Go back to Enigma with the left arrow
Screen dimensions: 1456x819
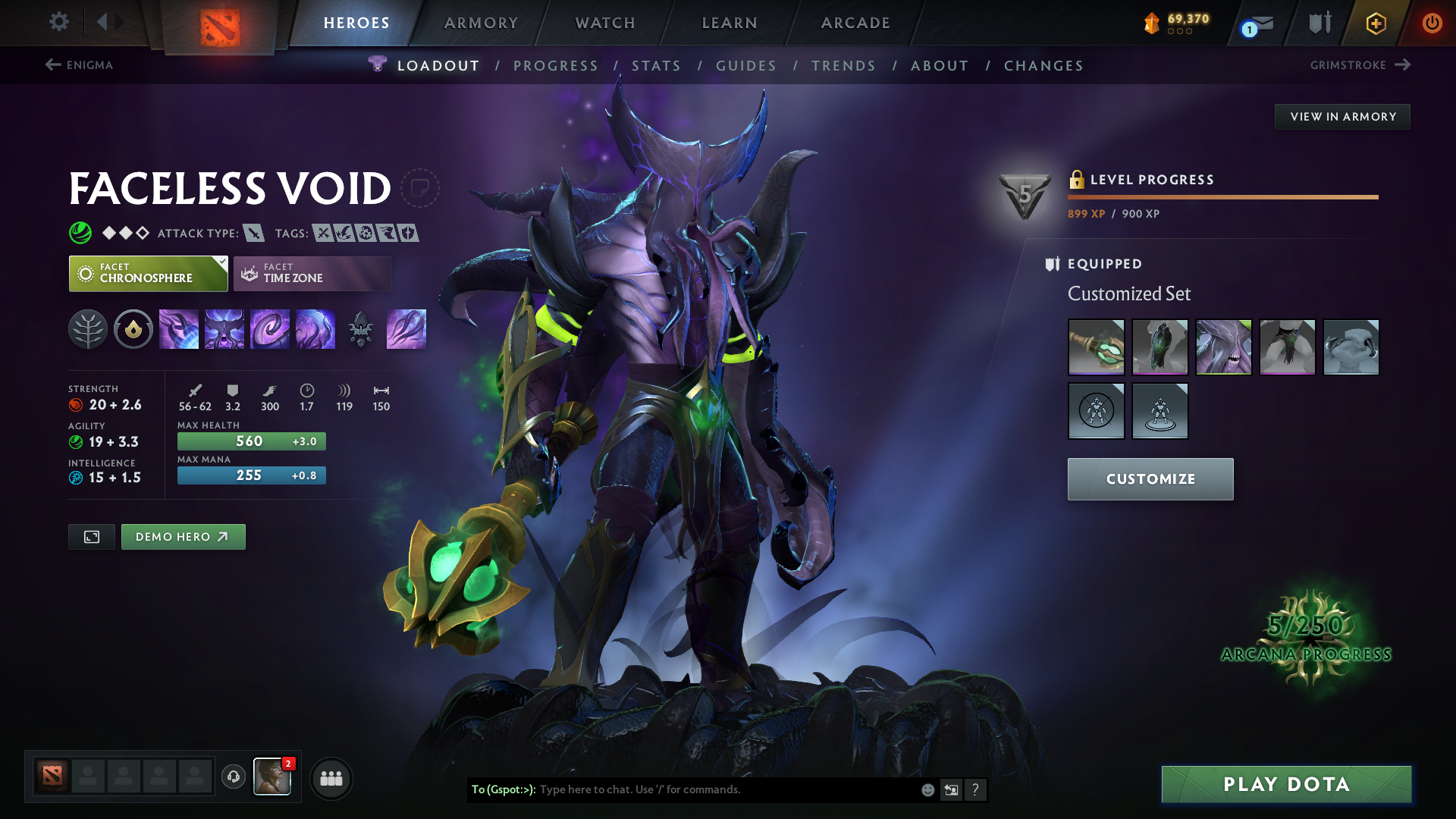[x=52, y=65]
